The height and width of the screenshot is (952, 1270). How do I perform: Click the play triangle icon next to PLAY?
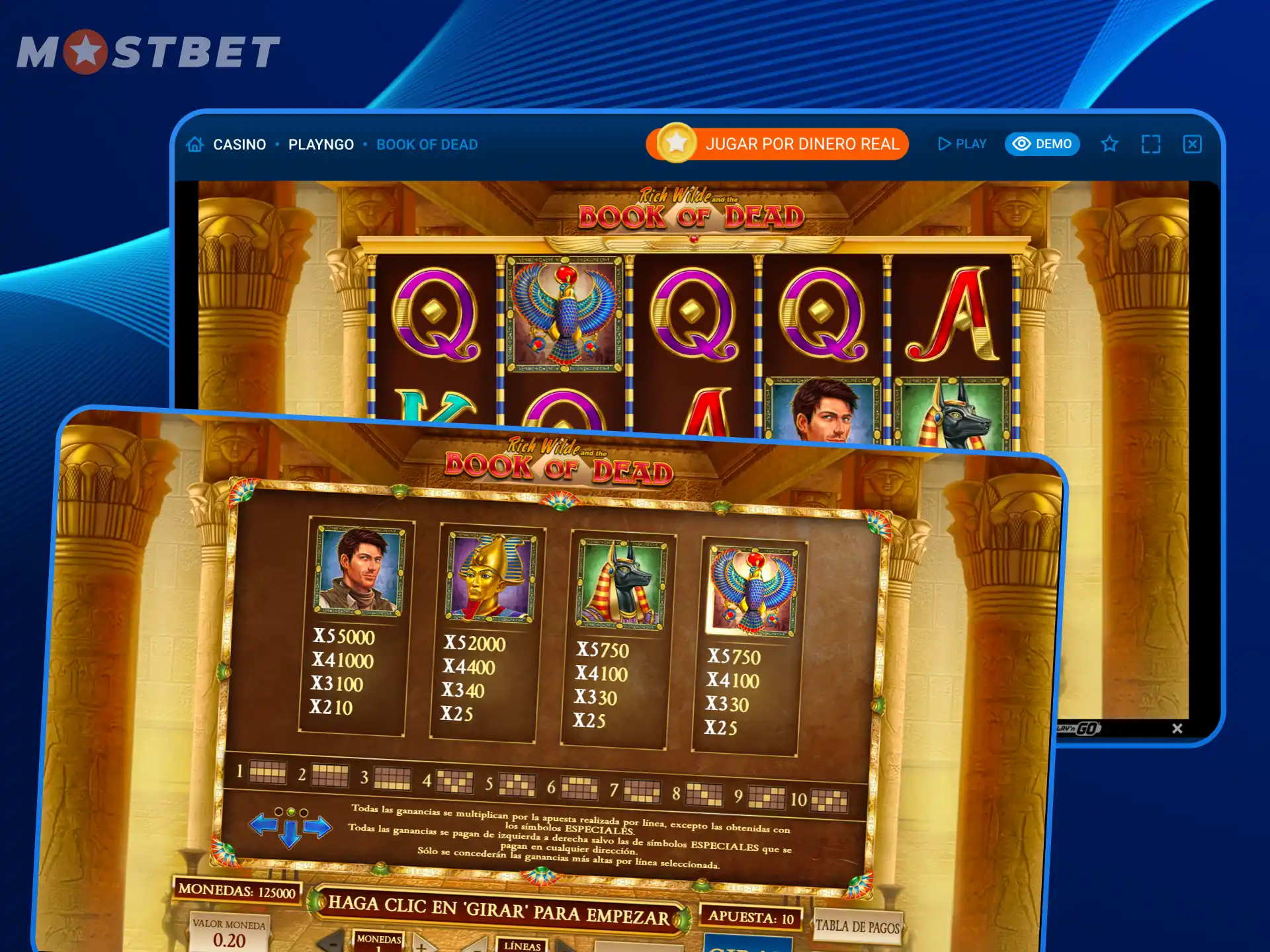(944, 143)
